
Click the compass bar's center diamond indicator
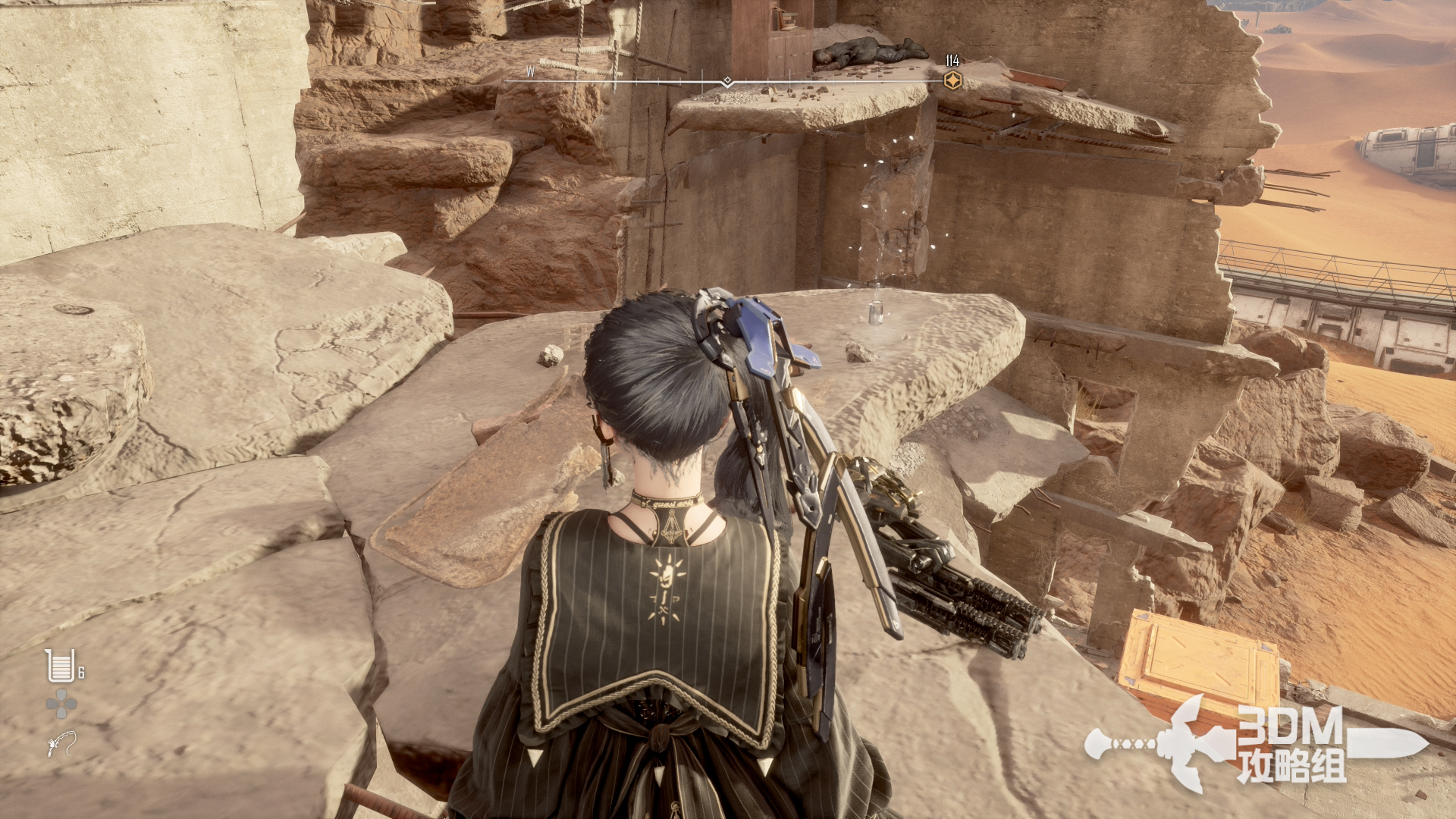[x=727, y=81]
